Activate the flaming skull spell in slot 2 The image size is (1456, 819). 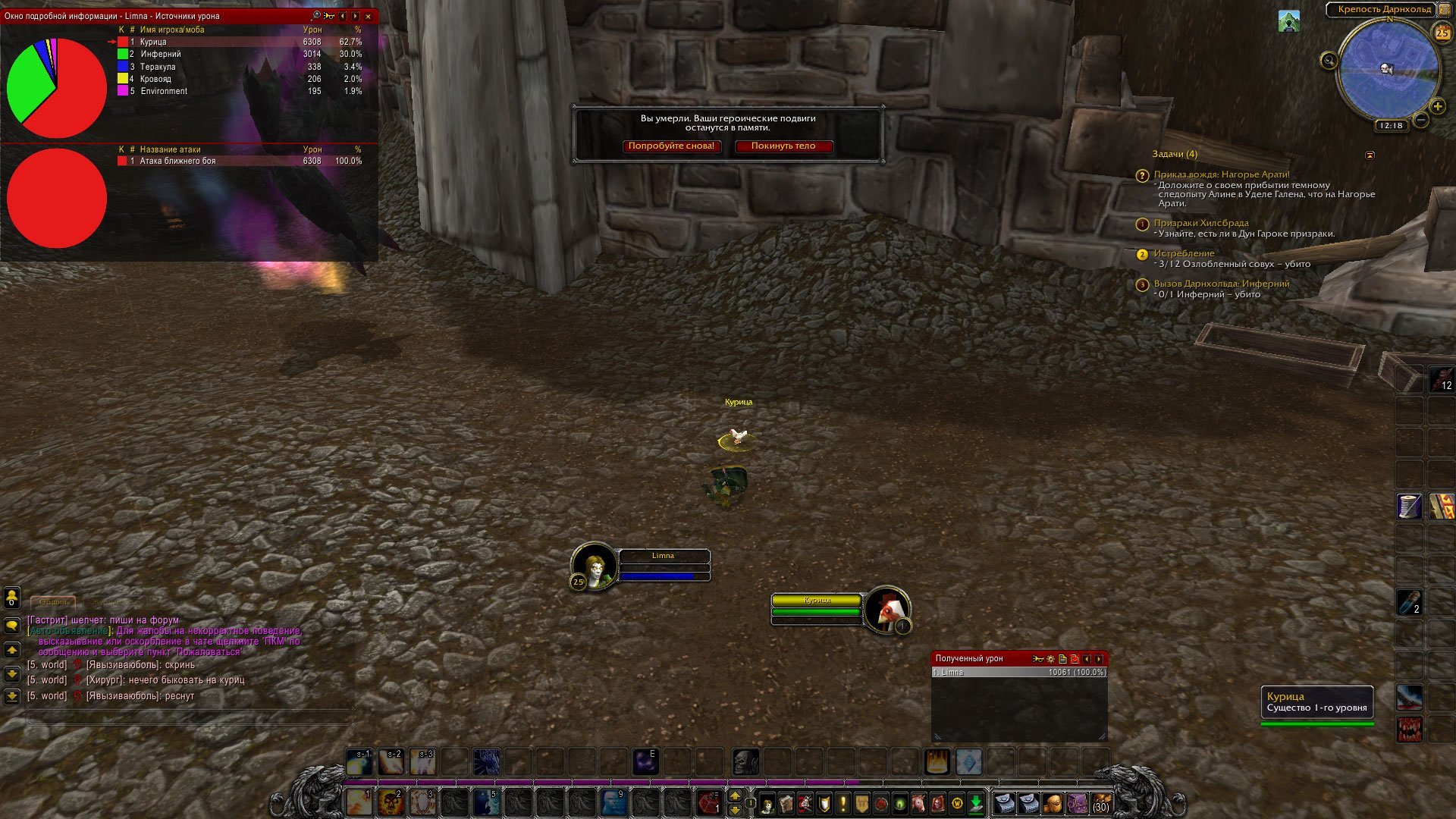(391, 802)
